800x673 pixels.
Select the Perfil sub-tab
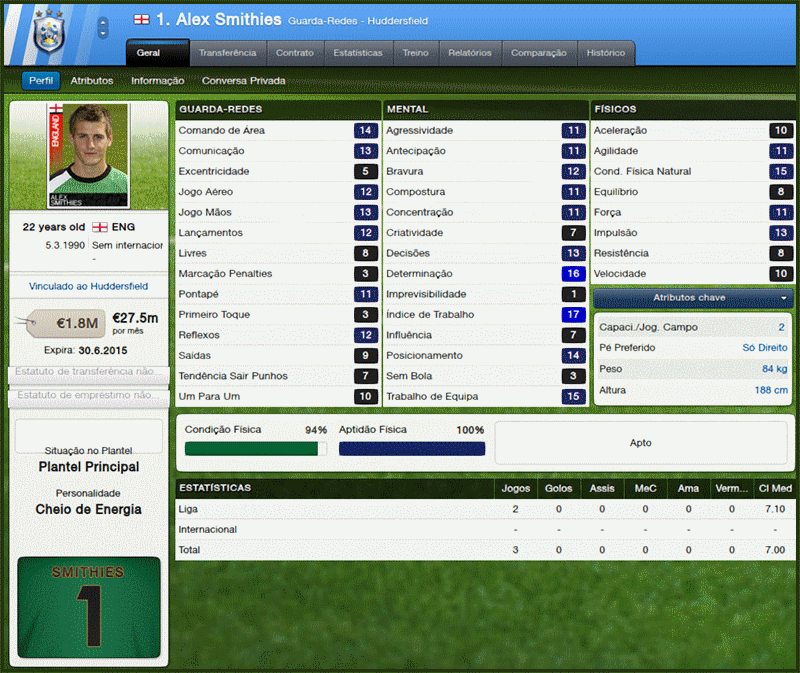click(x=41, y=81)
